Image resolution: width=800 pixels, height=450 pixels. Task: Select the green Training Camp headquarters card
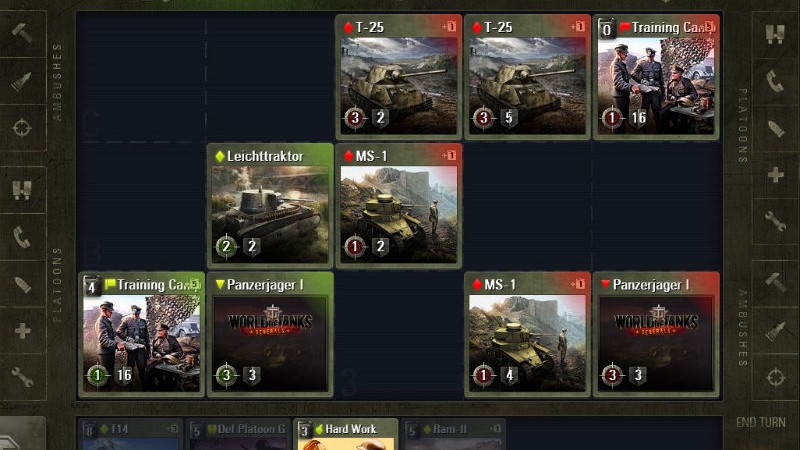point(142,333)
